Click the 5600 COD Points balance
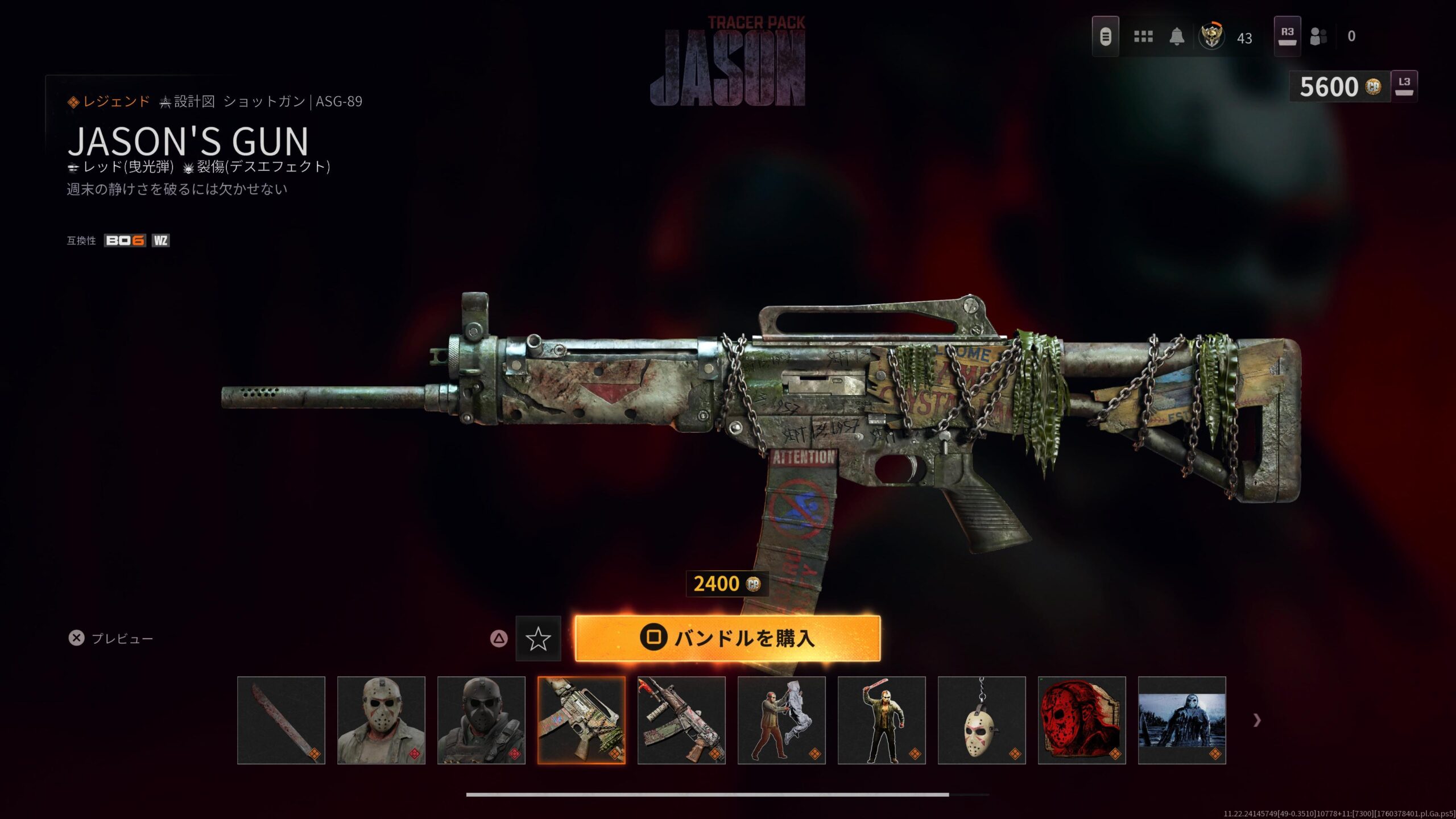 pyautogui.click(x=1339, y=87)
